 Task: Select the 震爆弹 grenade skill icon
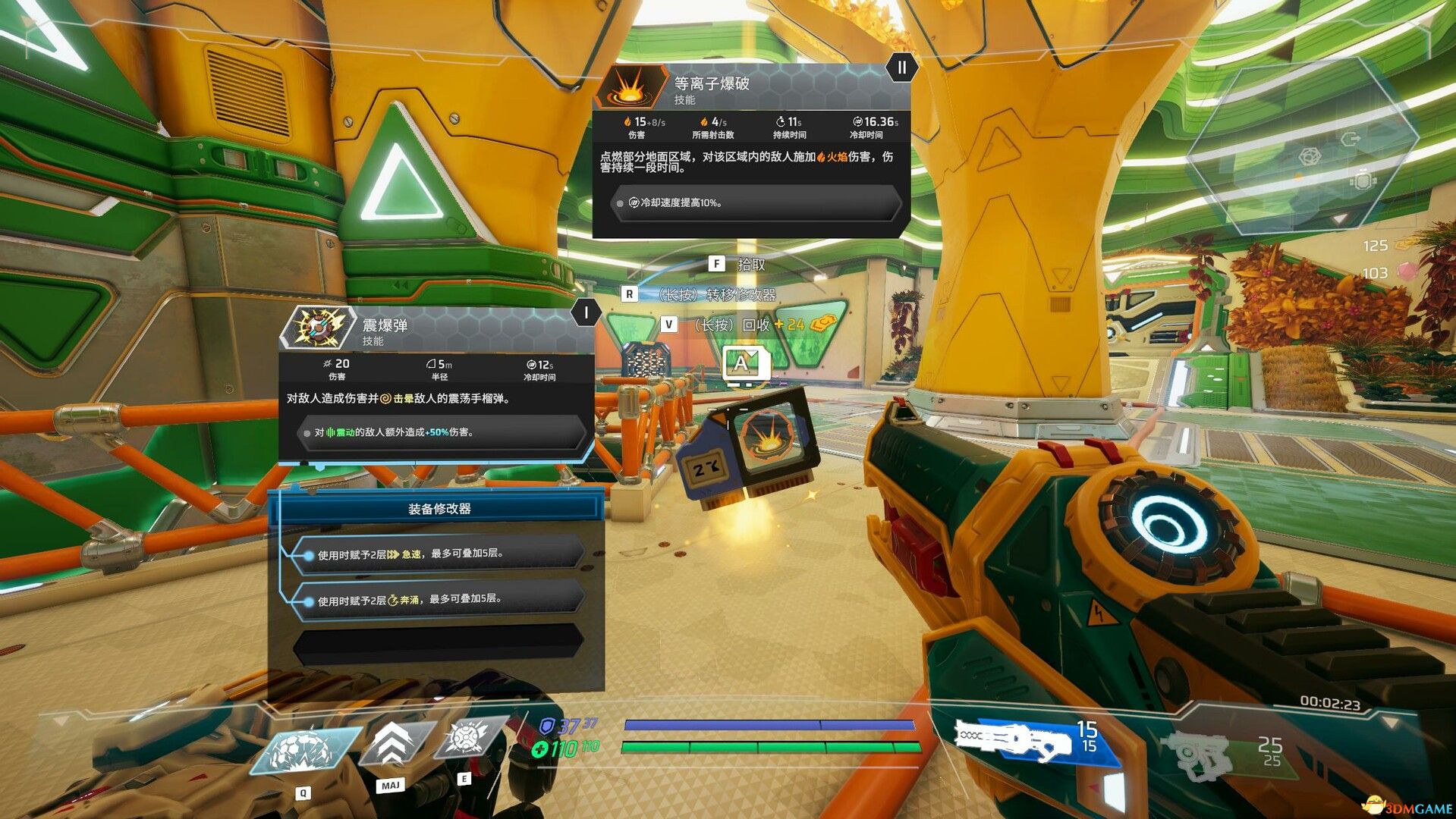coord(317,328)
